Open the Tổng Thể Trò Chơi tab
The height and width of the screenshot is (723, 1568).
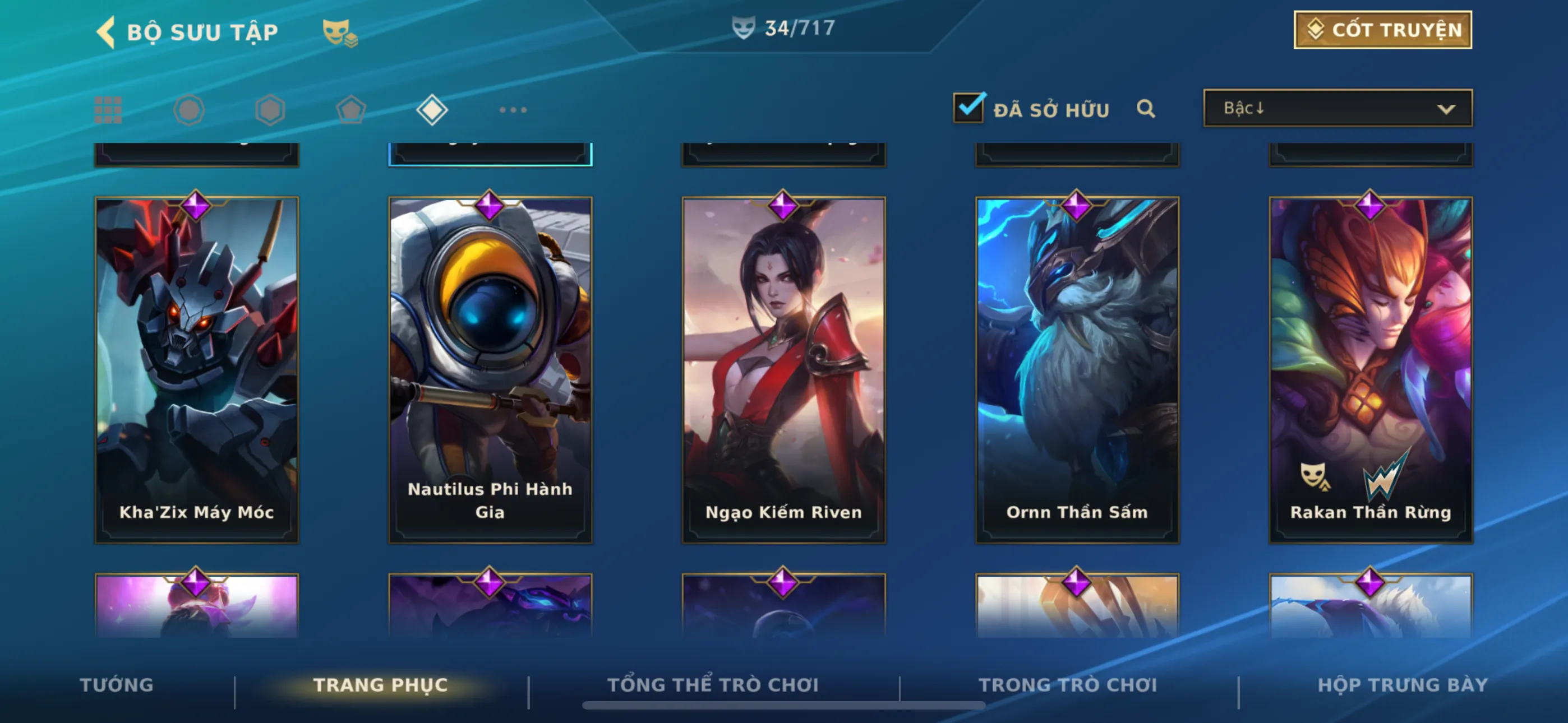pyautogui.click(x=713, y=685)
